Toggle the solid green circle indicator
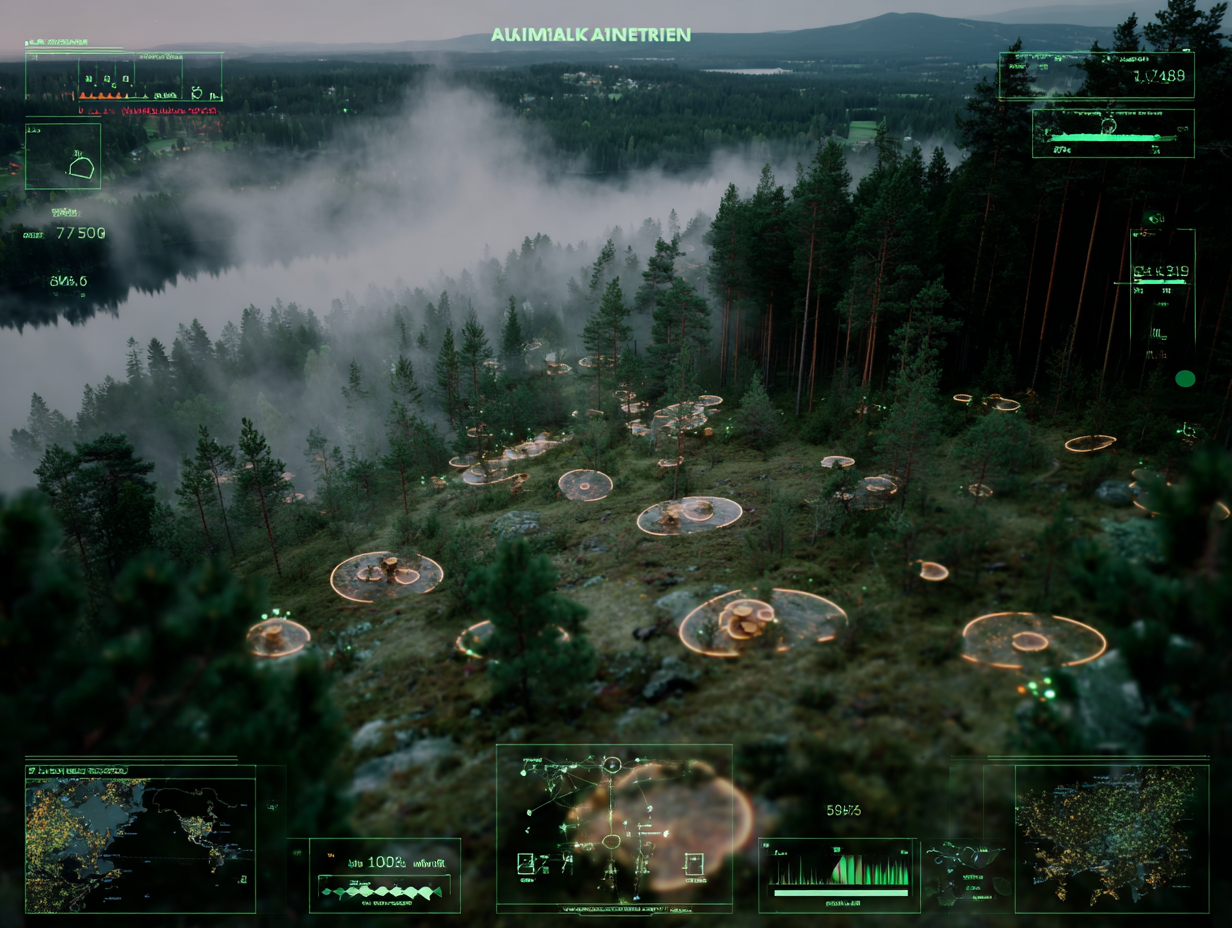1232x928 pixels. tap(1185, 378)
